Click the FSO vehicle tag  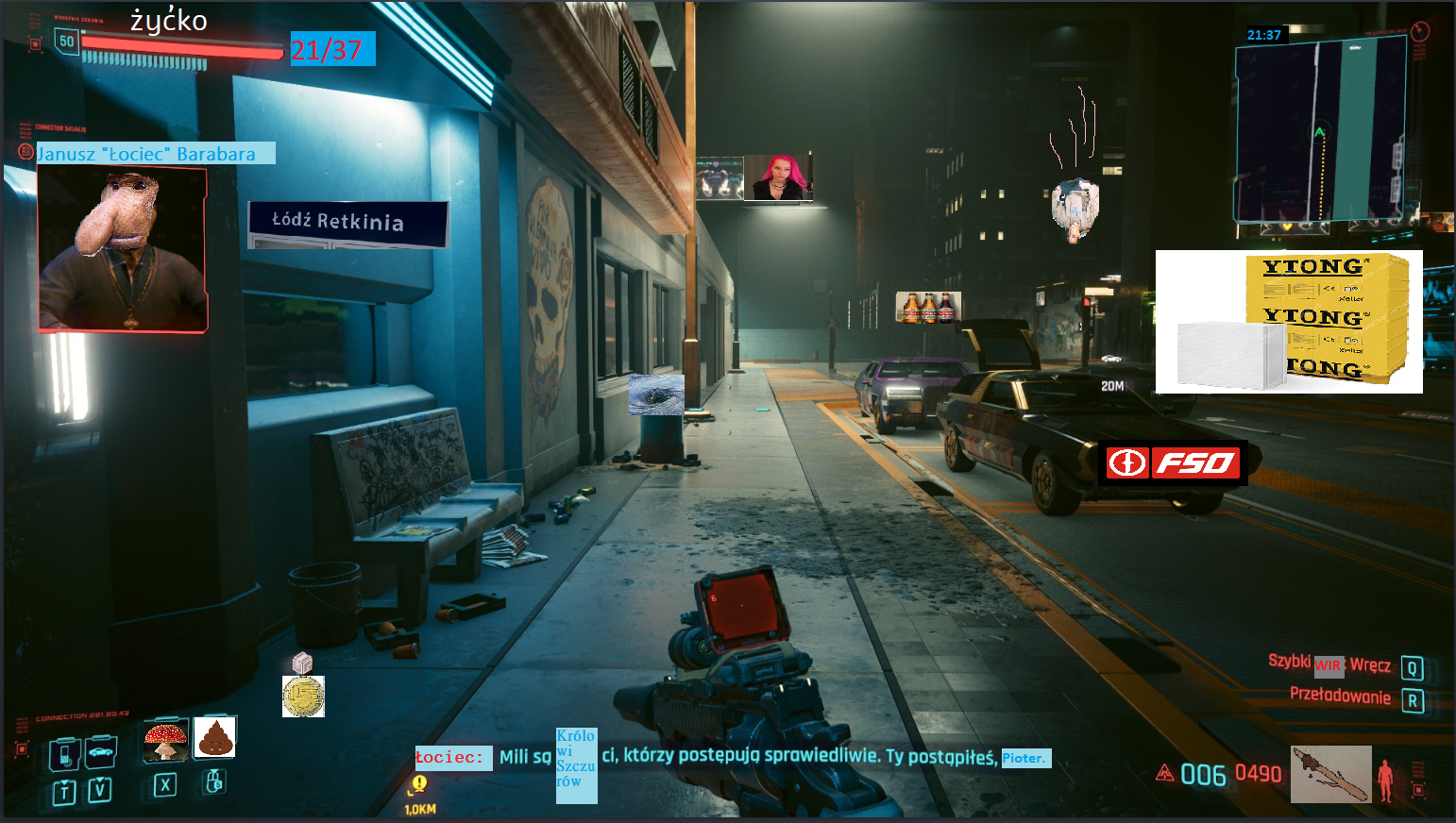coord(1173,462)
